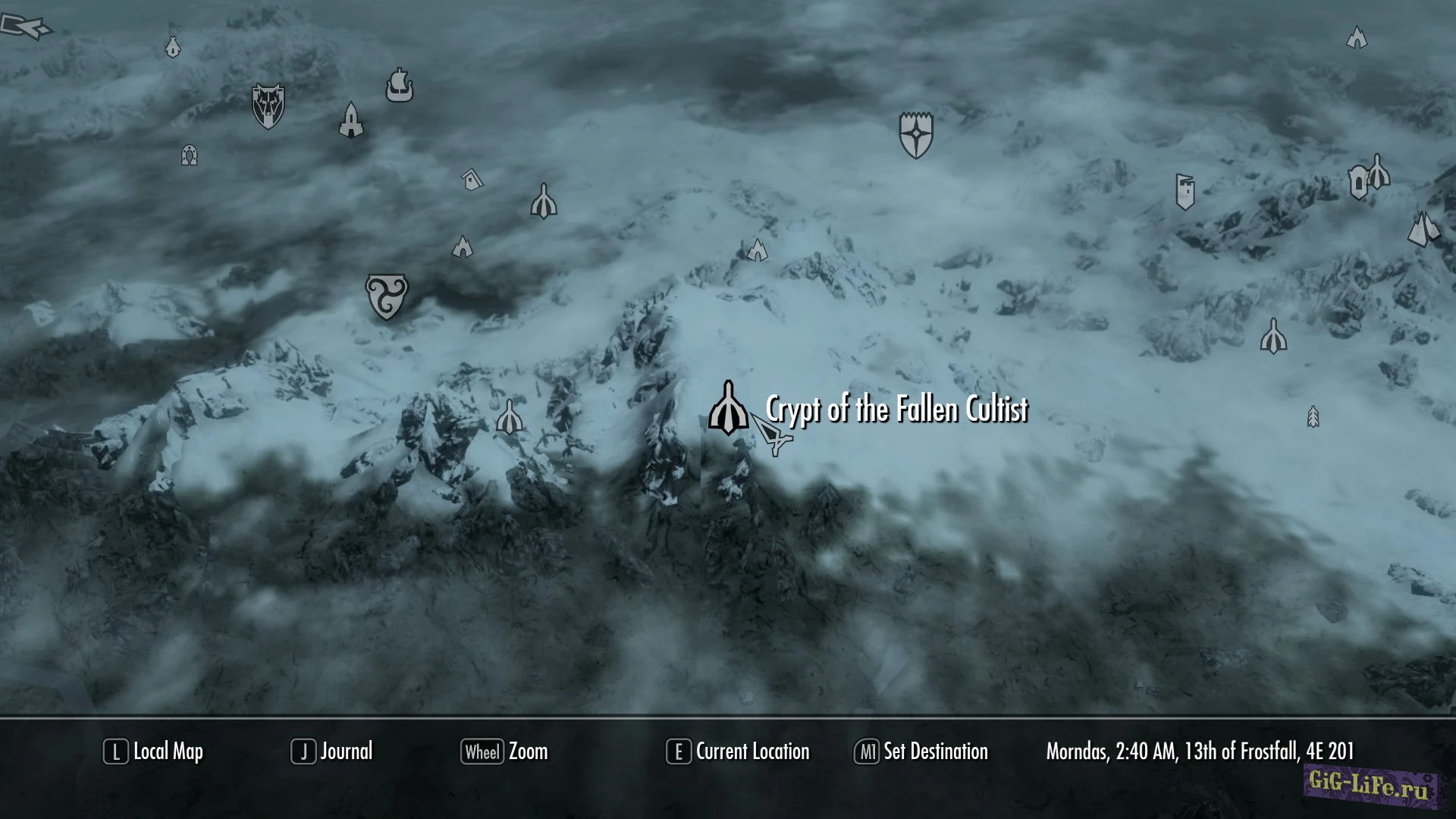
Task: Center map on Current Location
Action: [x=738, y=752]
